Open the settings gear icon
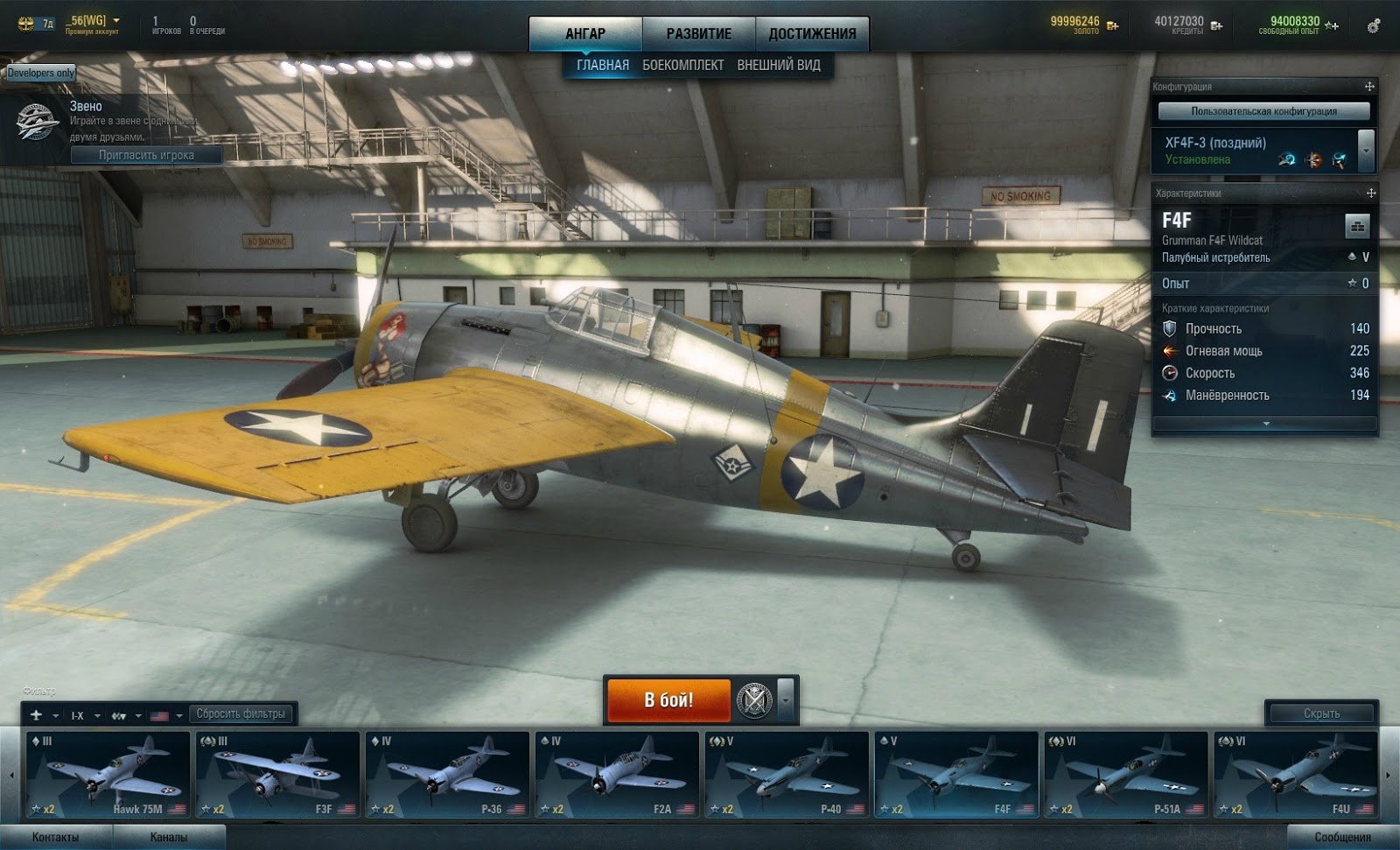 coord(1374,26)
